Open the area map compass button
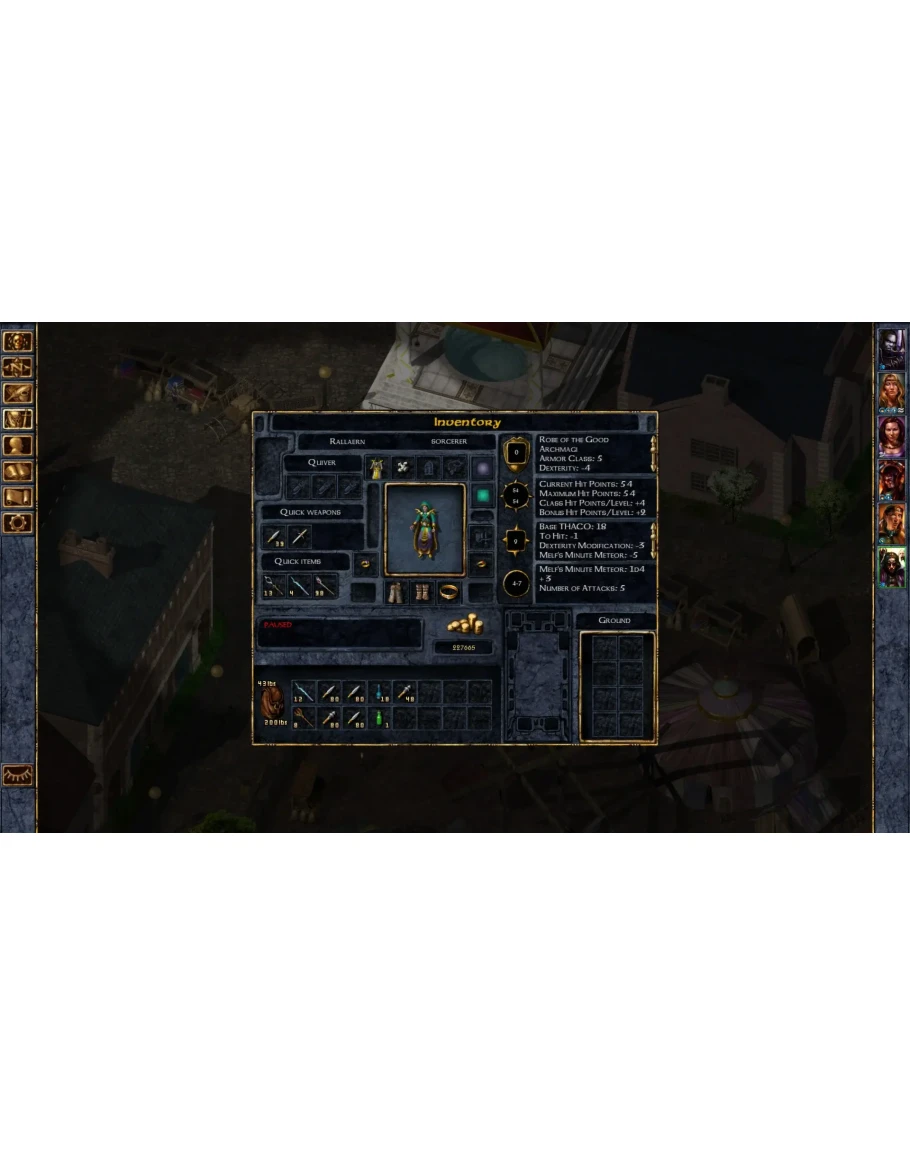The width and height of the screenshot is (910, 1155). click(x=19, y=367)
